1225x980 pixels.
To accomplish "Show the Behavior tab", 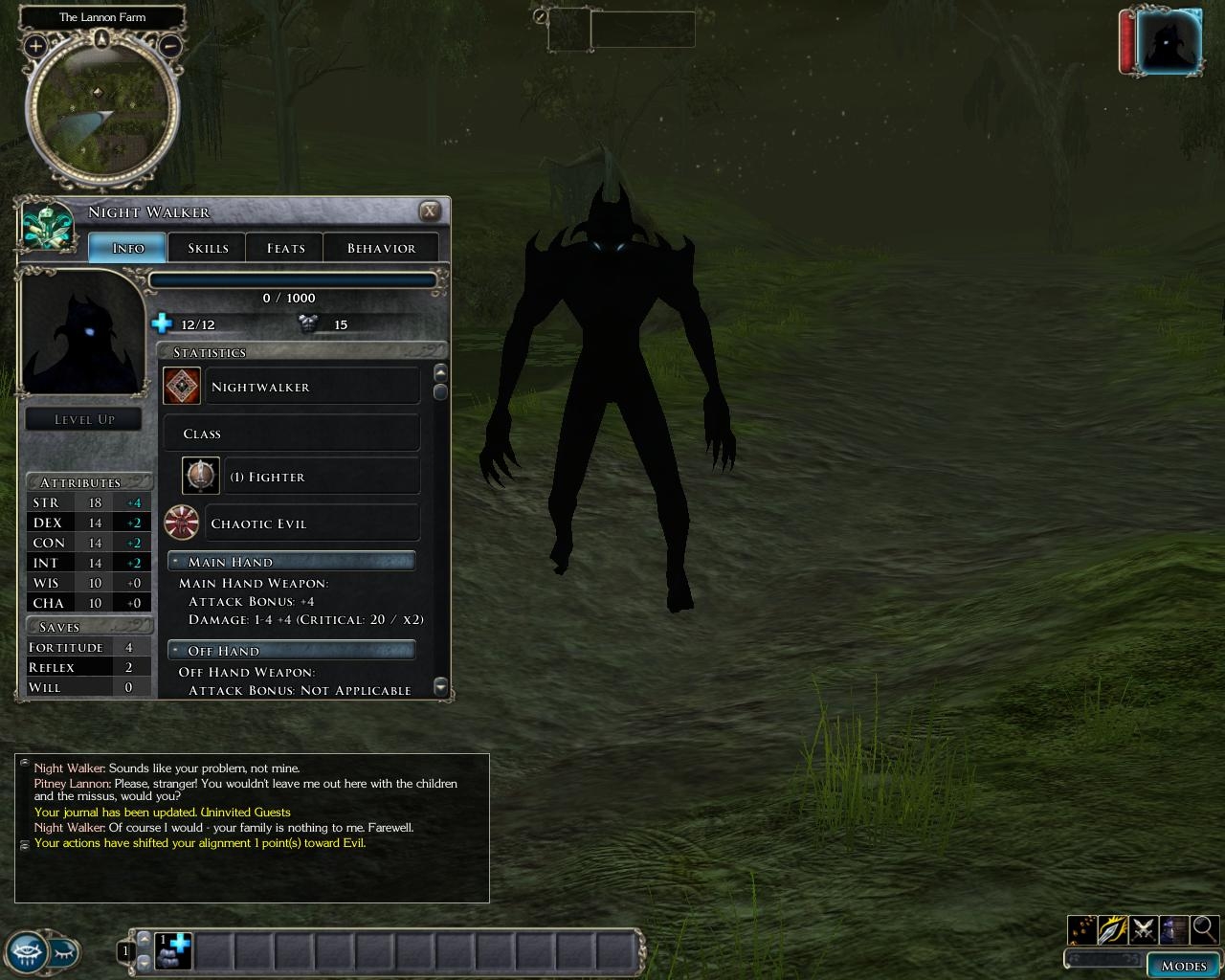I will click(381, 248).
